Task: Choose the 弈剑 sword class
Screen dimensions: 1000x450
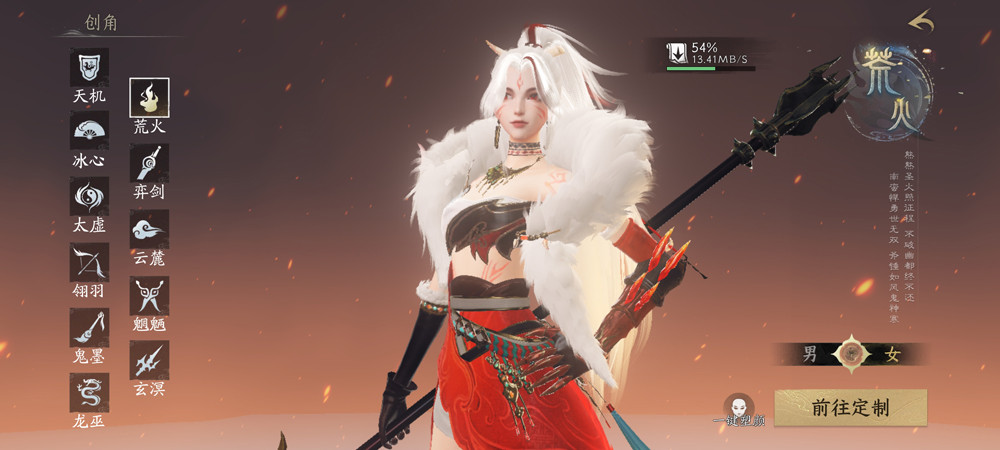Action: 150,163
